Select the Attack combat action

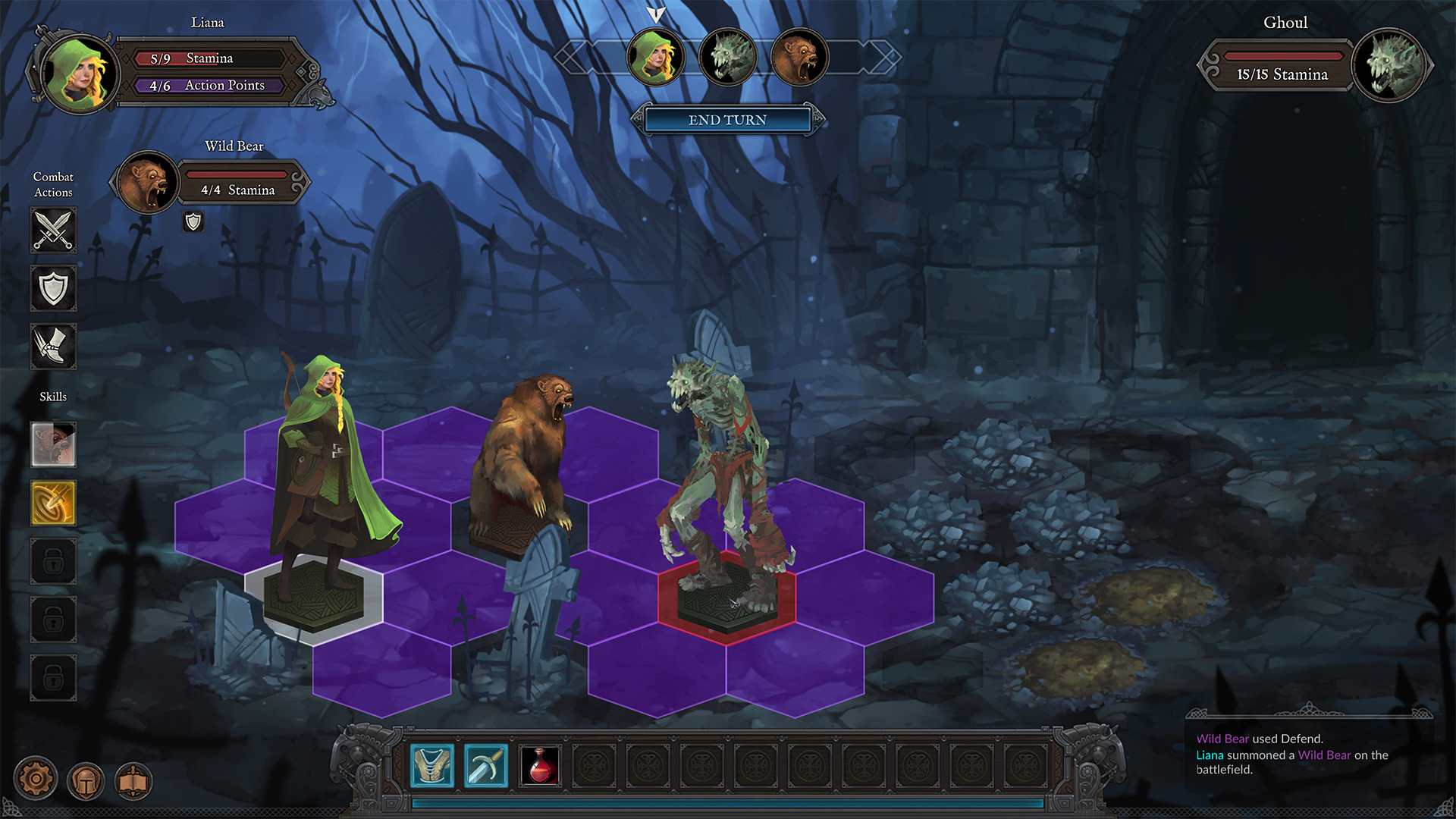pos(52,230)
